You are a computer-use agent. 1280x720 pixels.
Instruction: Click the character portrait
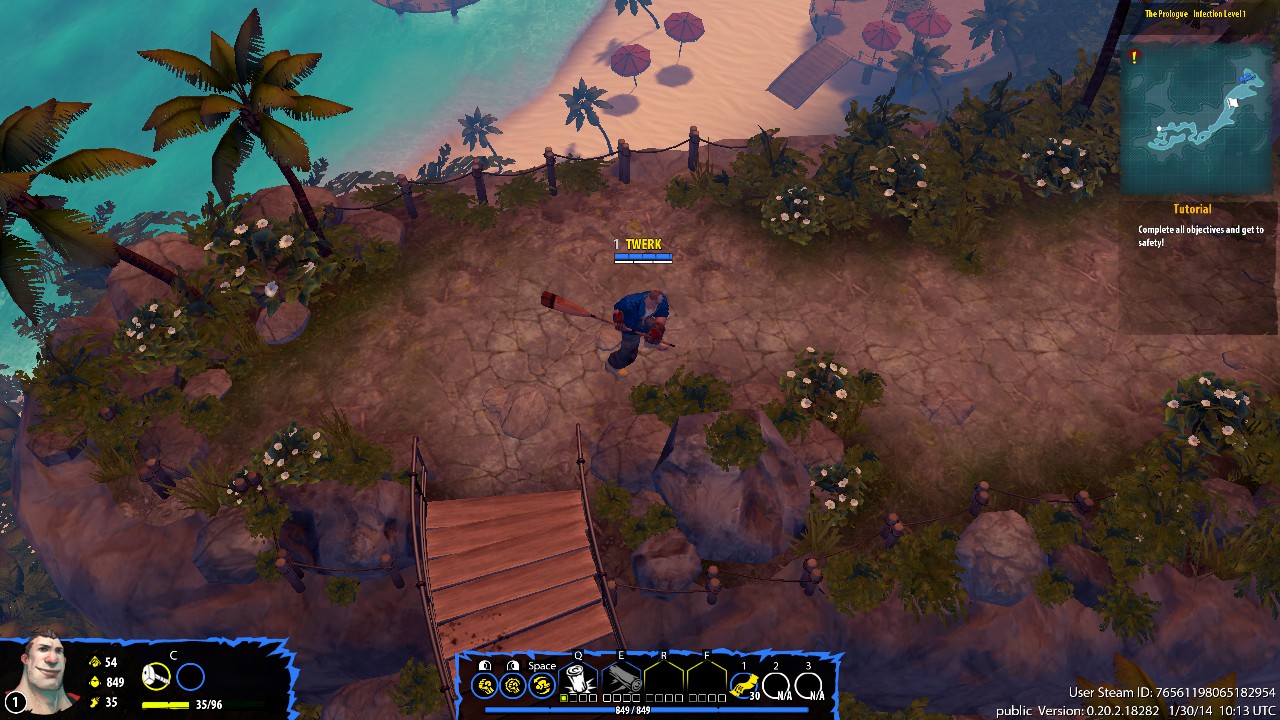[40, 673]
